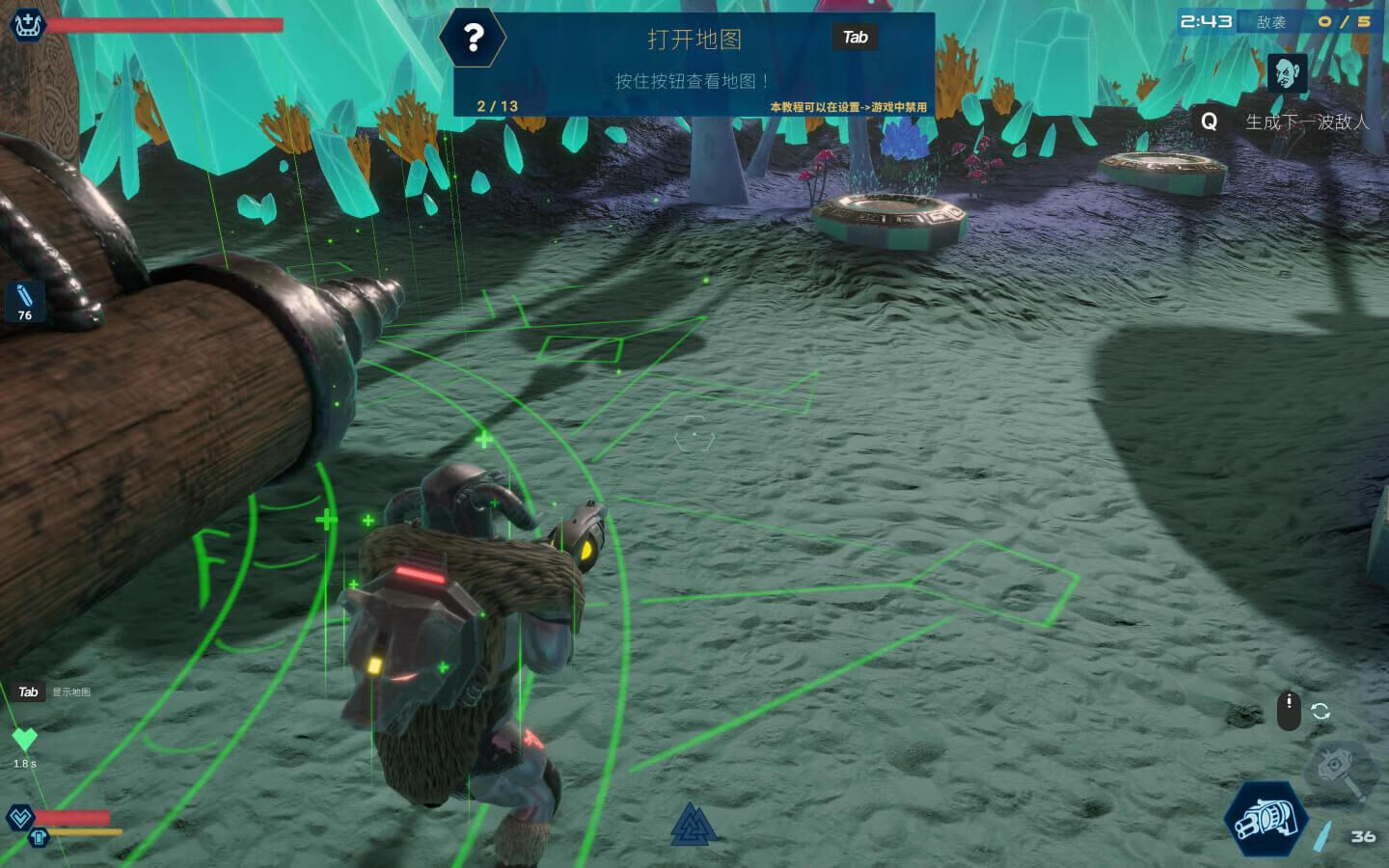This screenshot has height=868, width=1389.
Task: Click the green heart cooldown icon
Action: [x=24, y=740]
